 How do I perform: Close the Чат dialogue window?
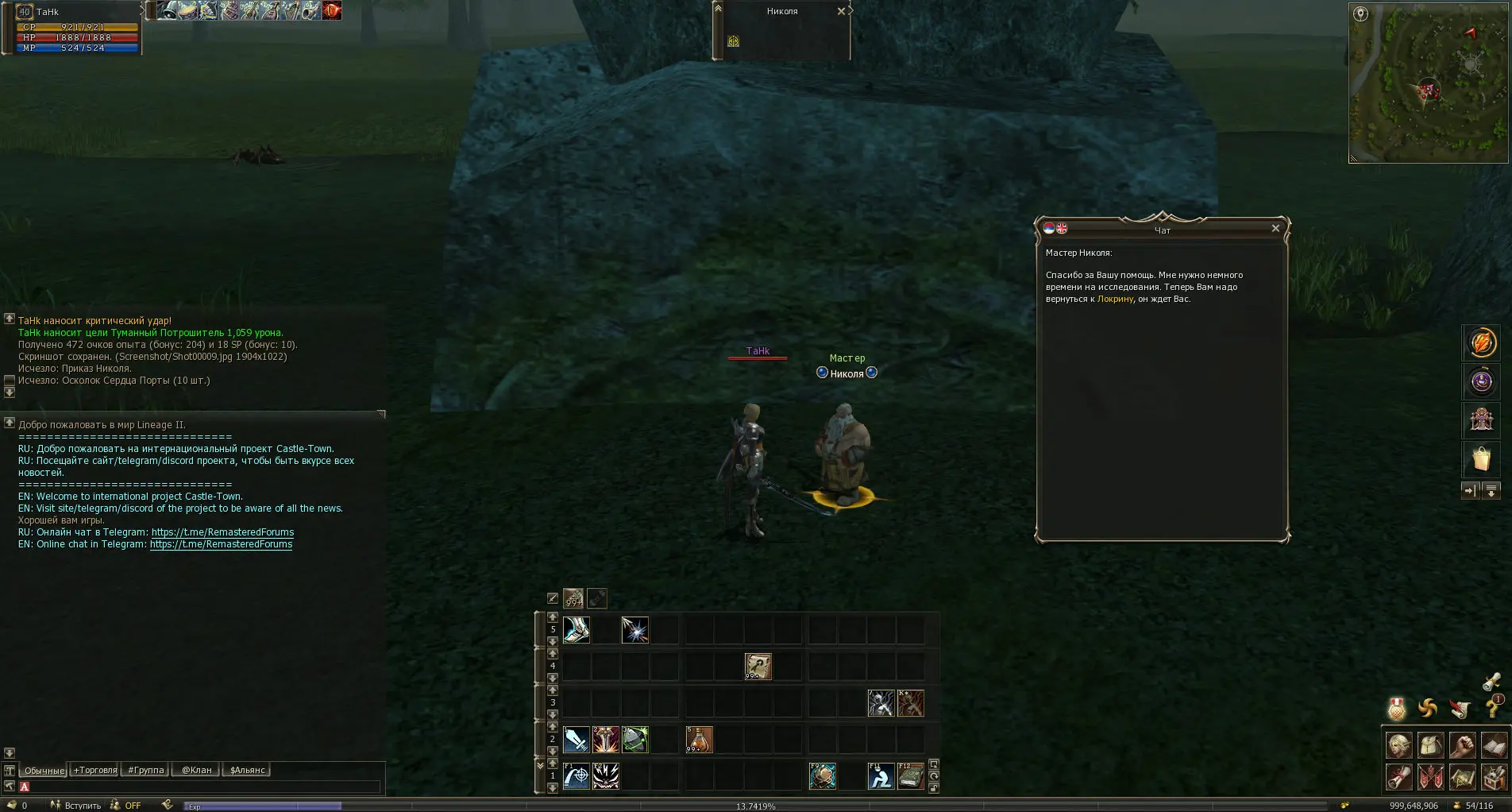(x=1275, y=229)
